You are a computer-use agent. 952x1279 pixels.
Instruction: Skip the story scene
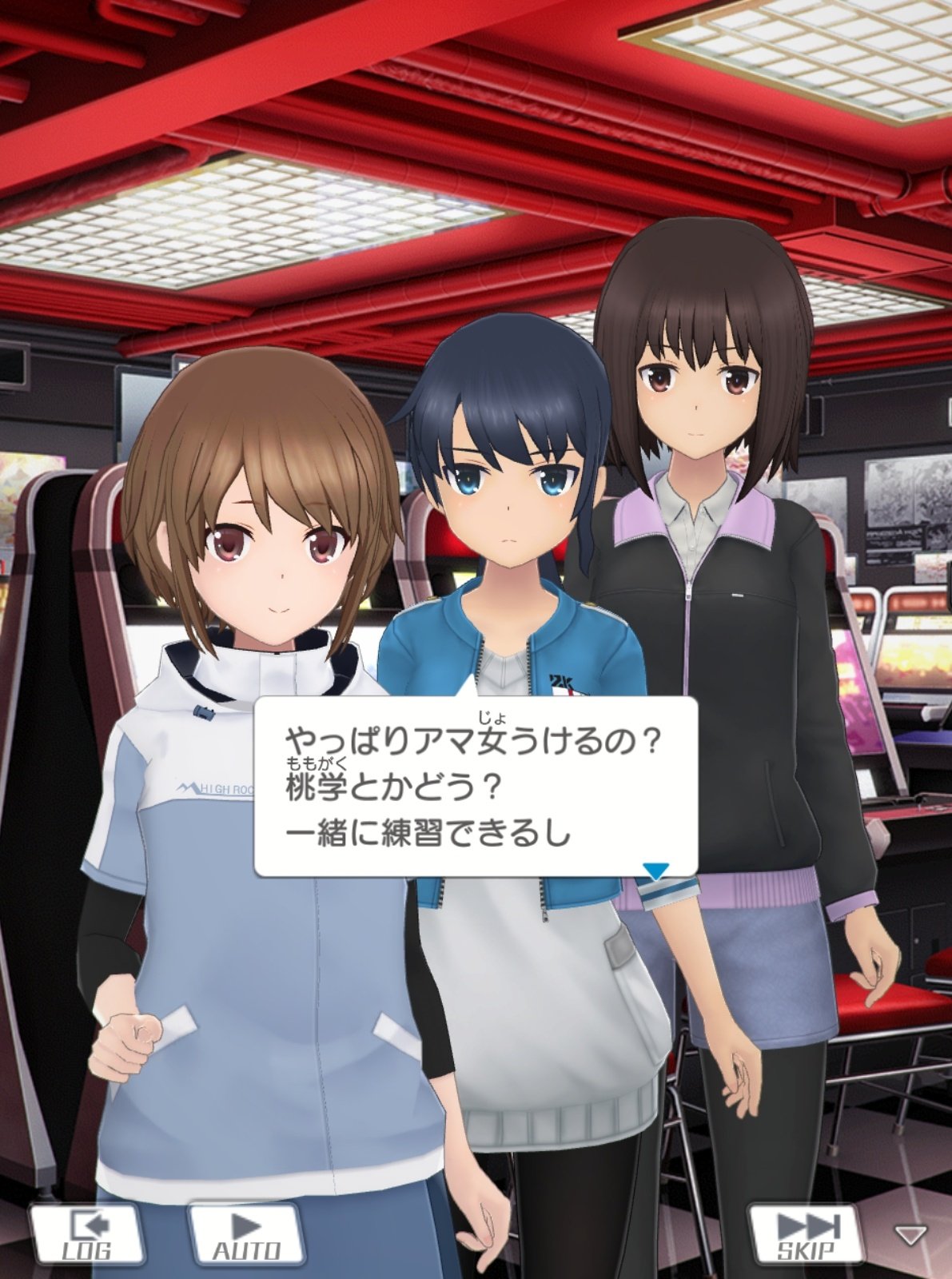806,1233
